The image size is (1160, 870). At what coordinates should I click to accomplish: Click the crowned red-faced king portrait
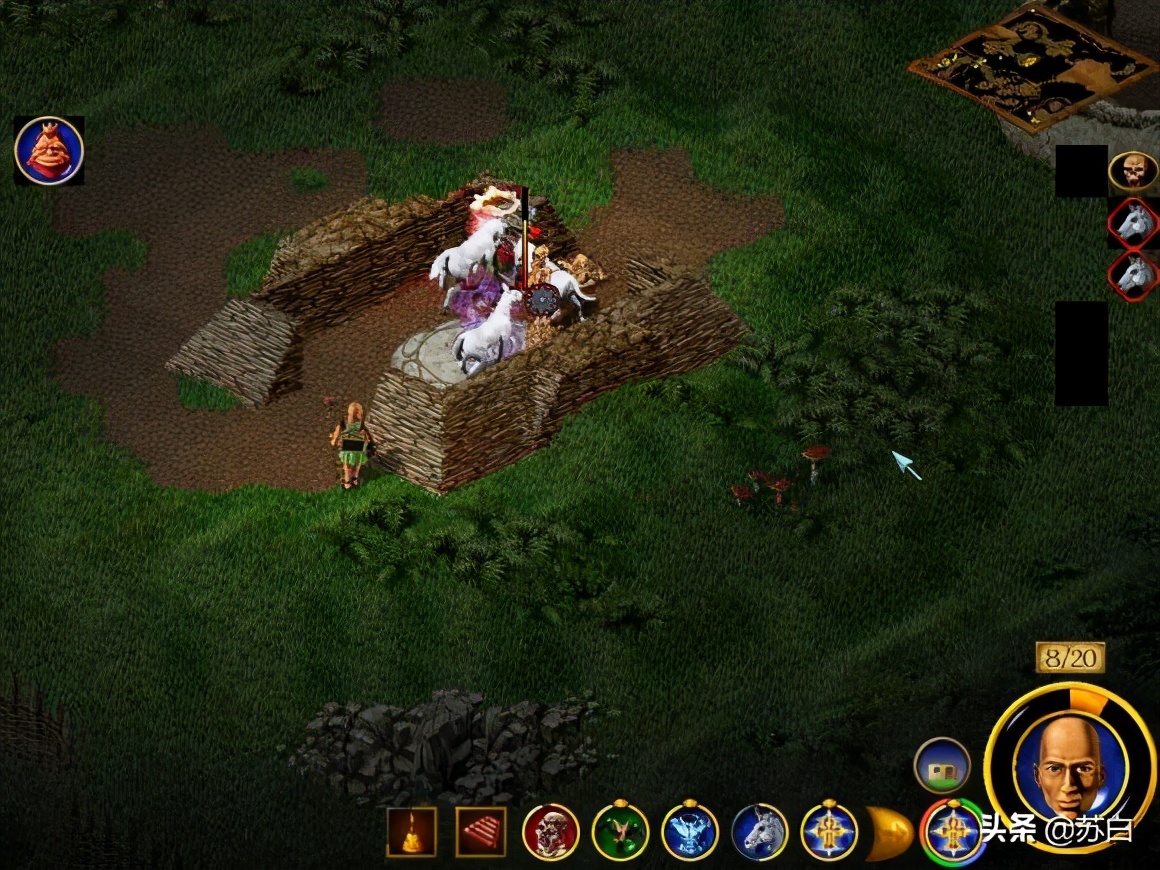49,151
